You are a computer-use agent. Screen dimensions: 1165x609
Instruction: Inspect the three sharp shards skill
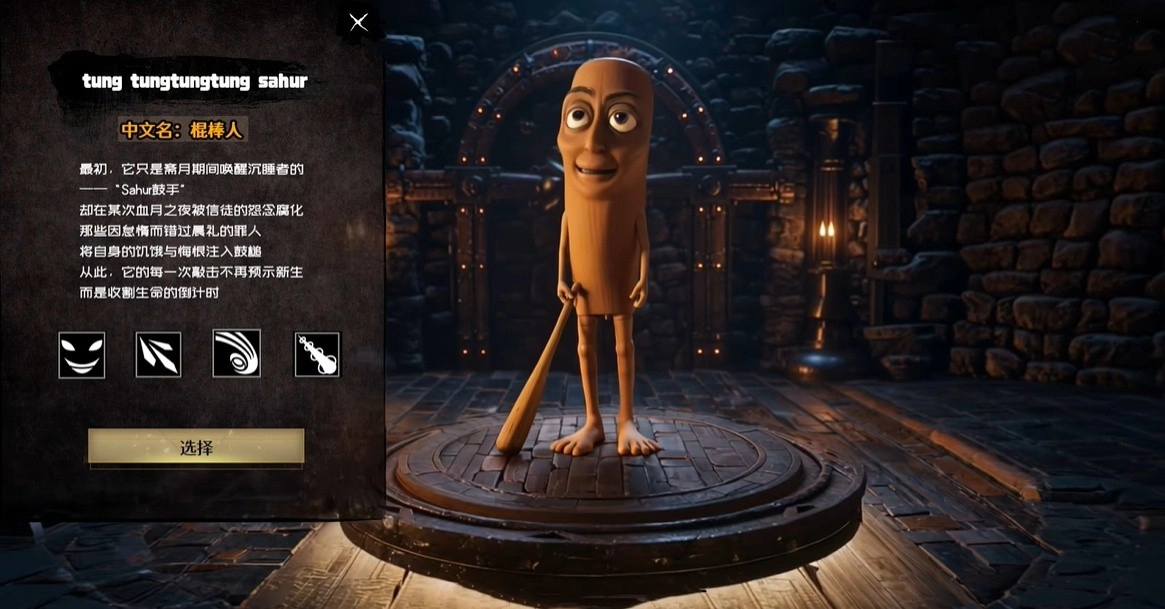159,355
